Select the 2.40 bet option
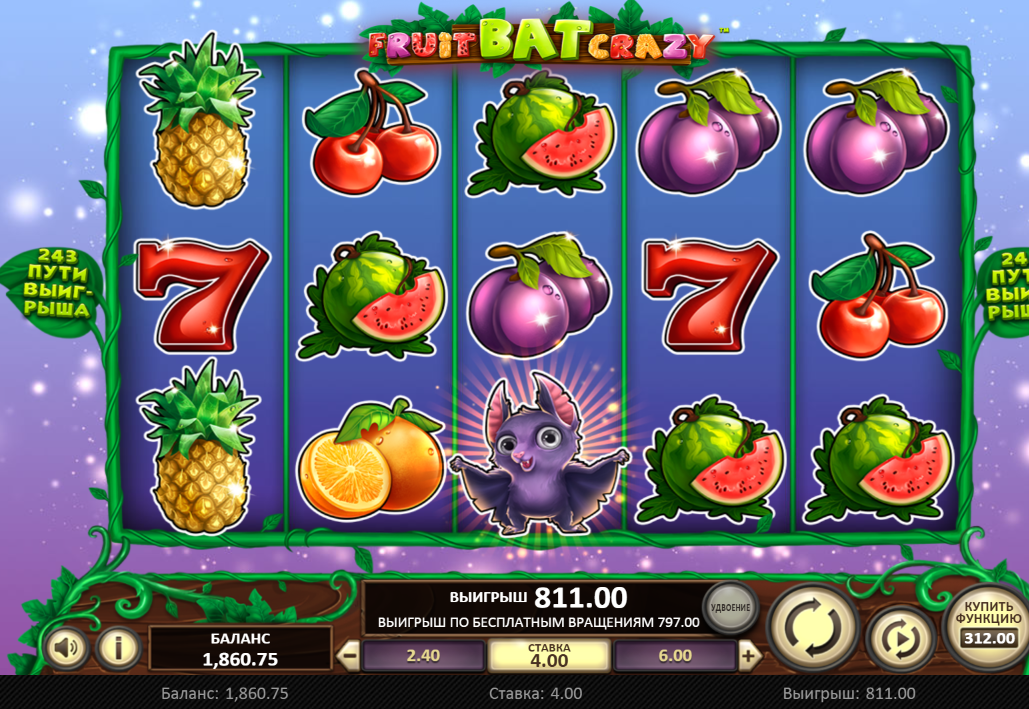The width and height of the screenshot is (1029, 709). (x=424, y=656)
